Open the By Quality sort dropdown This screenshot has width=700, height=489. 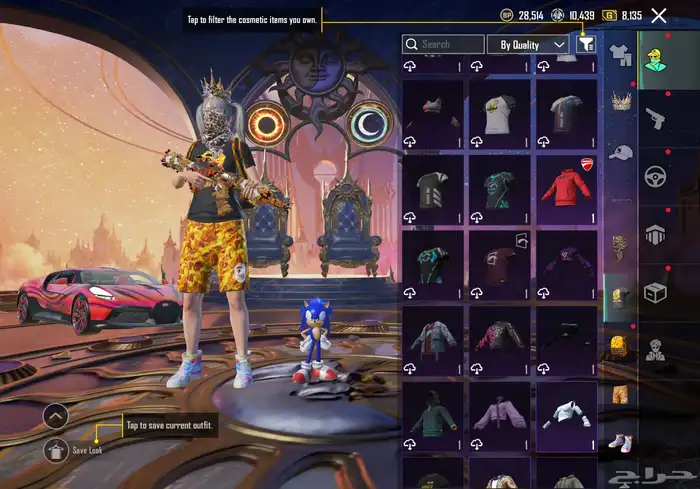(x=527, y=45)
